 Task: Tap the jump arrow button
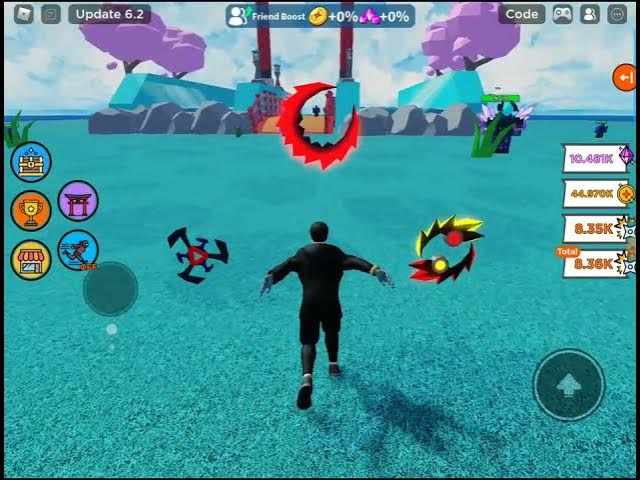pos(568,384)
